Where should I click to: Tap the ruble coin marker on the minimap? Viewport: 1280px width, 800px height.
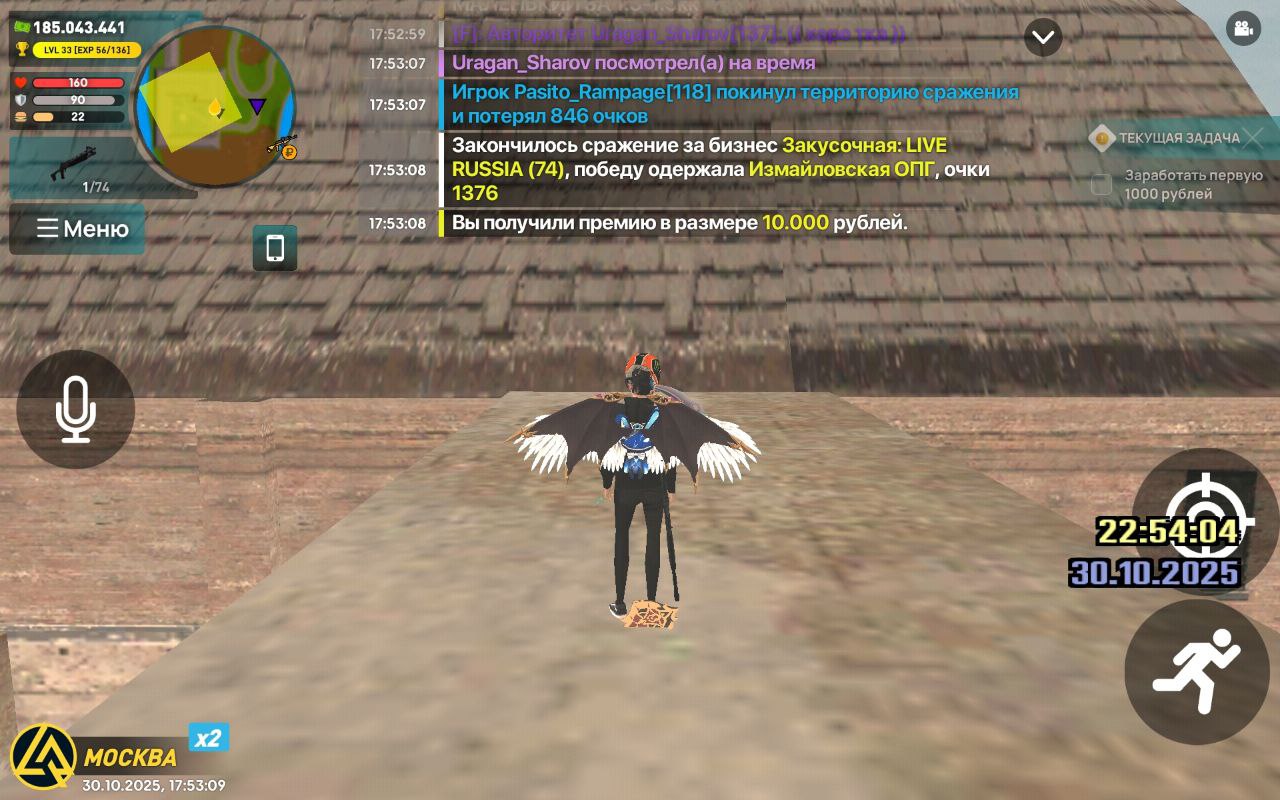point(288,152)
